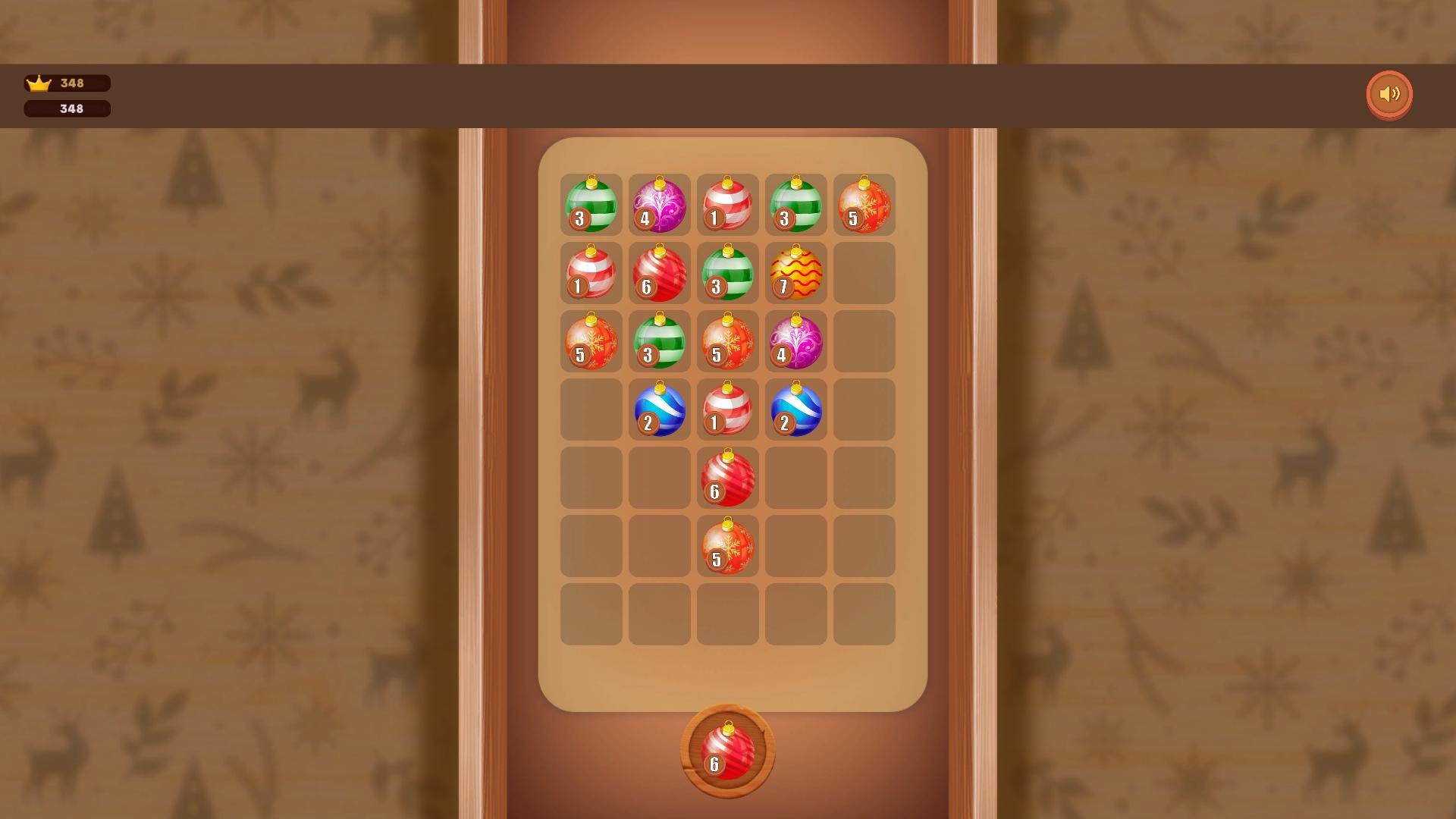Click the lone red ornament numbered 6 mid-board
The image size is (1456, 819).
[x=727, y=478]
